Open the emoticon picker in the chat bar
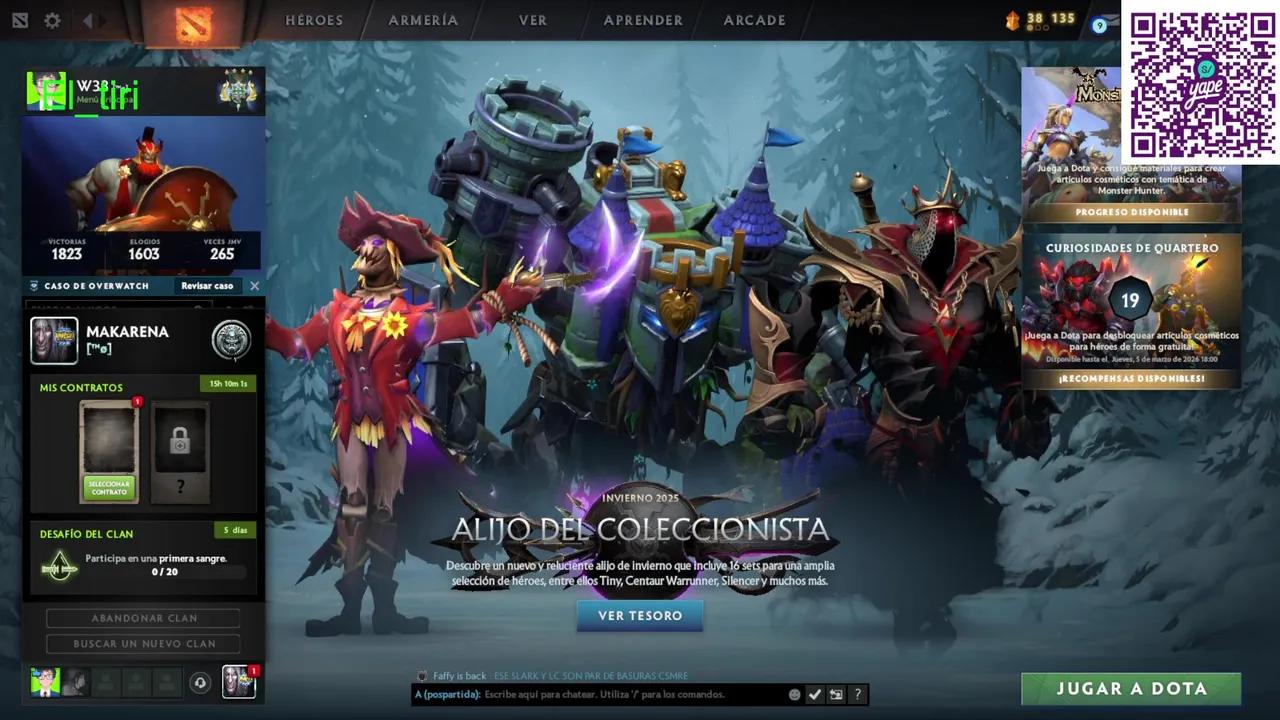This screenshot has width=1280, height=720. click(795, 694)
